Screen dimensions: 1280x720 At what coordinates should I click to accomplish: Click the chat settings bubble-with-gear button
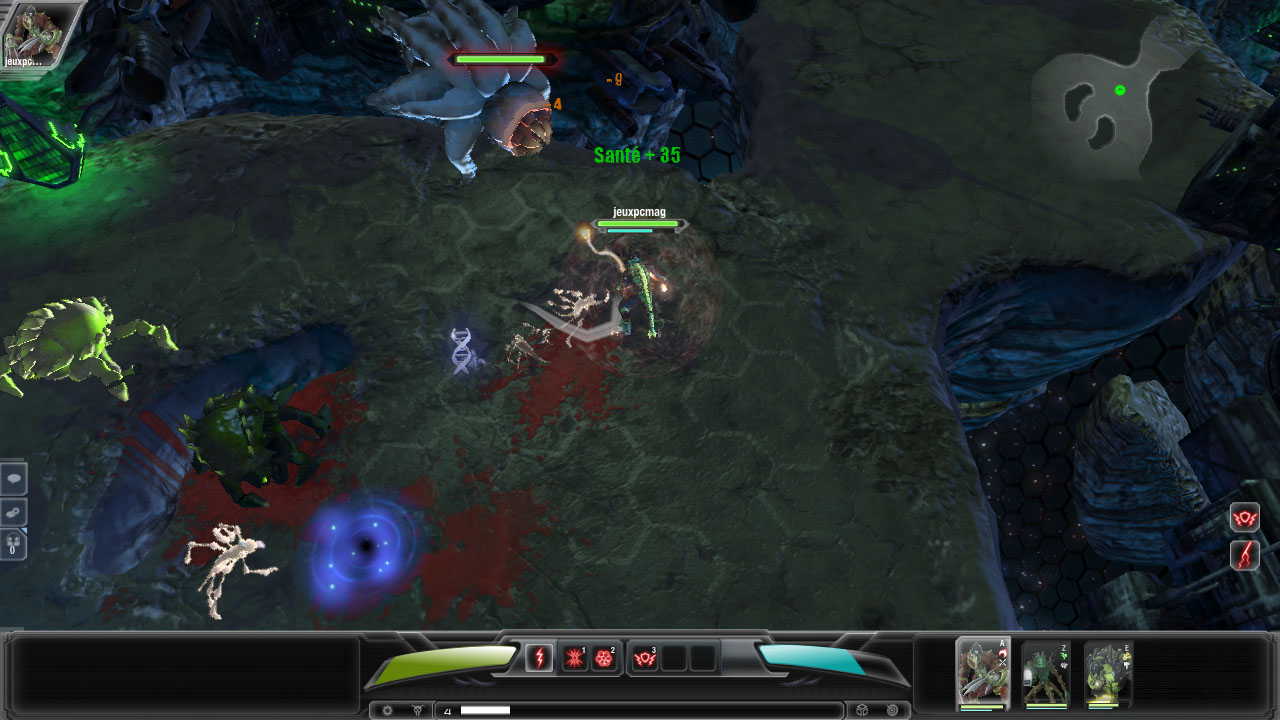point(13,512)
